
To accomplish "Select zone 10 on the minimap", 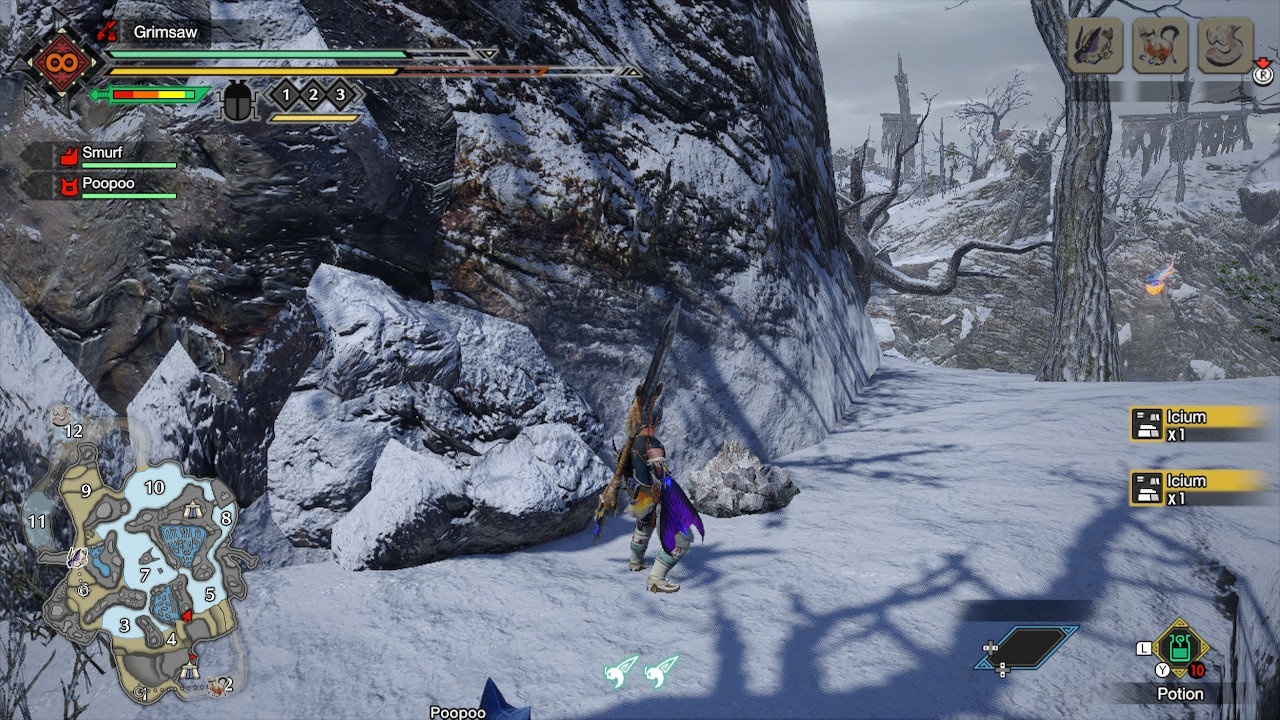I will (154, 487).
